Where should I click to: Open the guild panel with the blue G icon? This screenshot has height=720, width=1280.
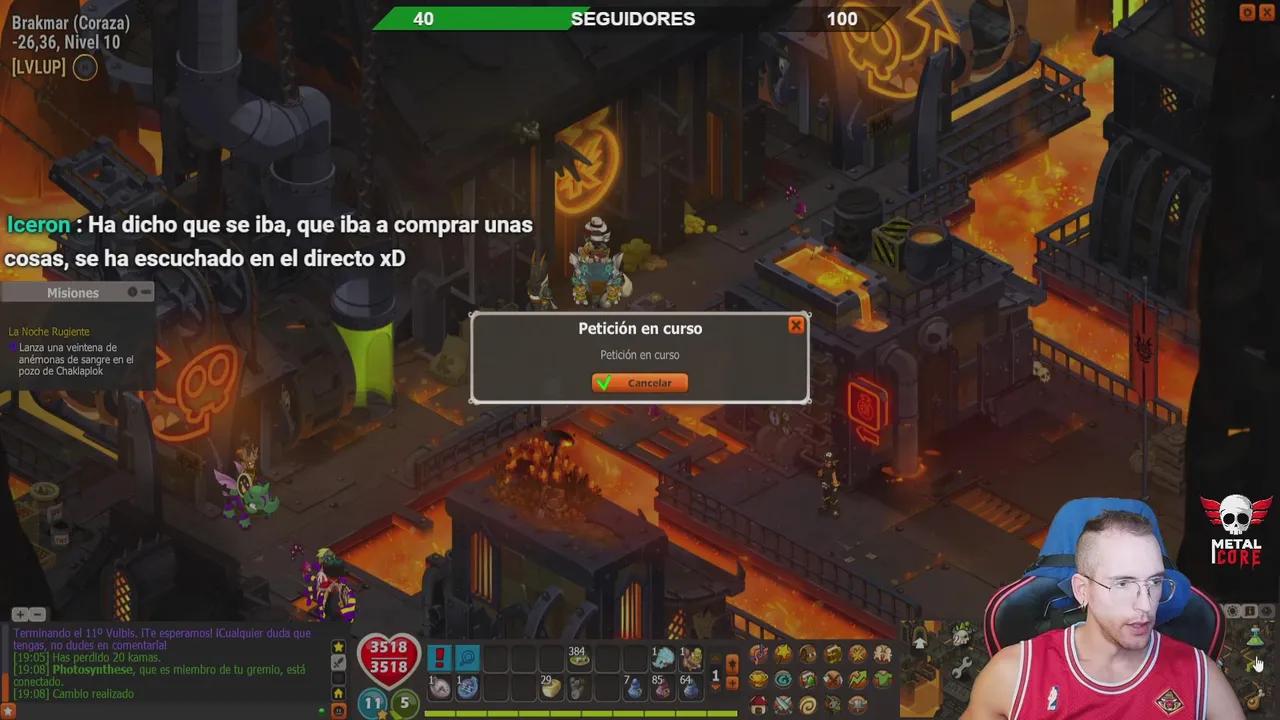pos(784,679)
